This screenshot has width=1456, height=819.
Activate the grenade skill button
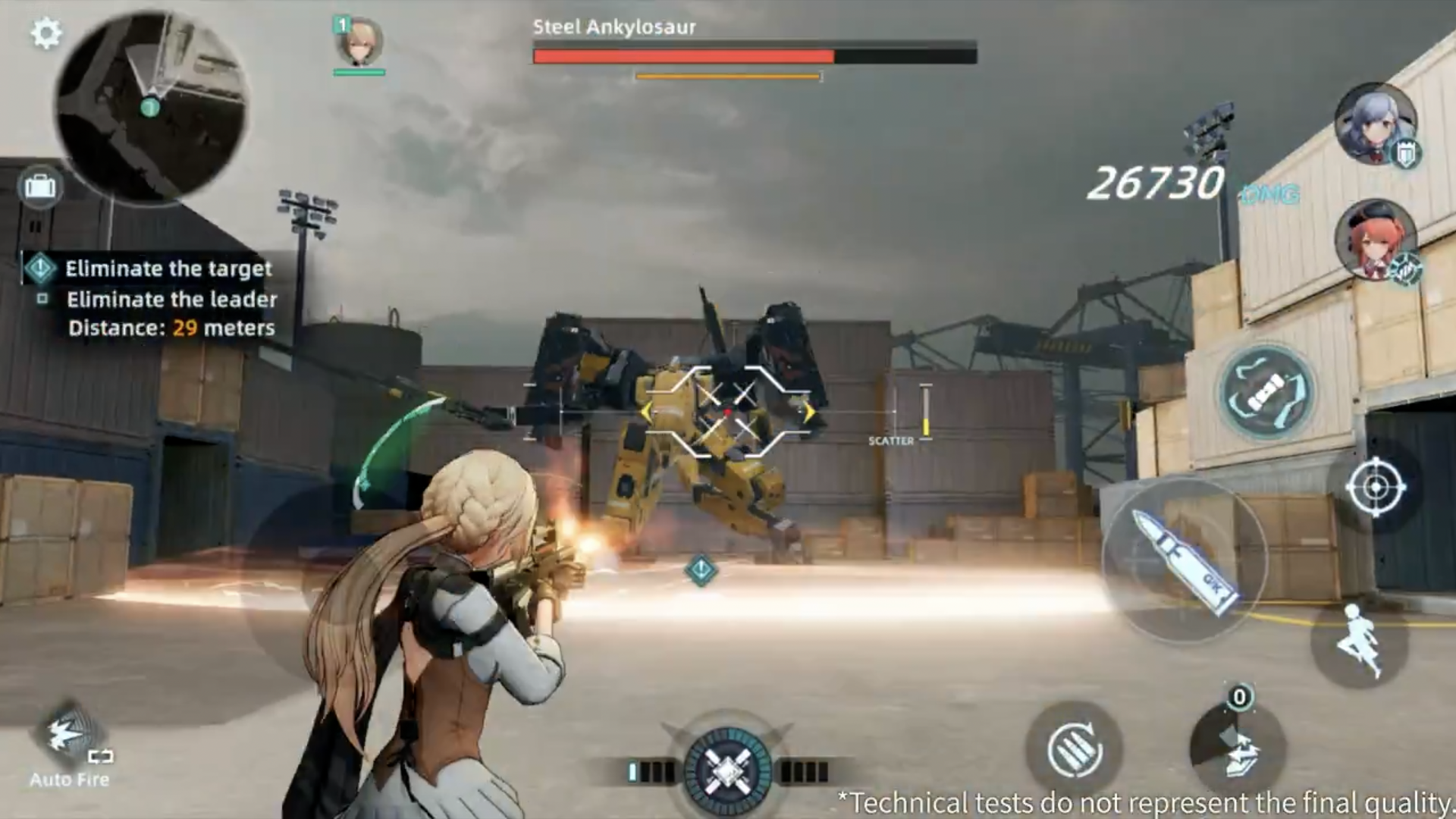click(1266, 392)
